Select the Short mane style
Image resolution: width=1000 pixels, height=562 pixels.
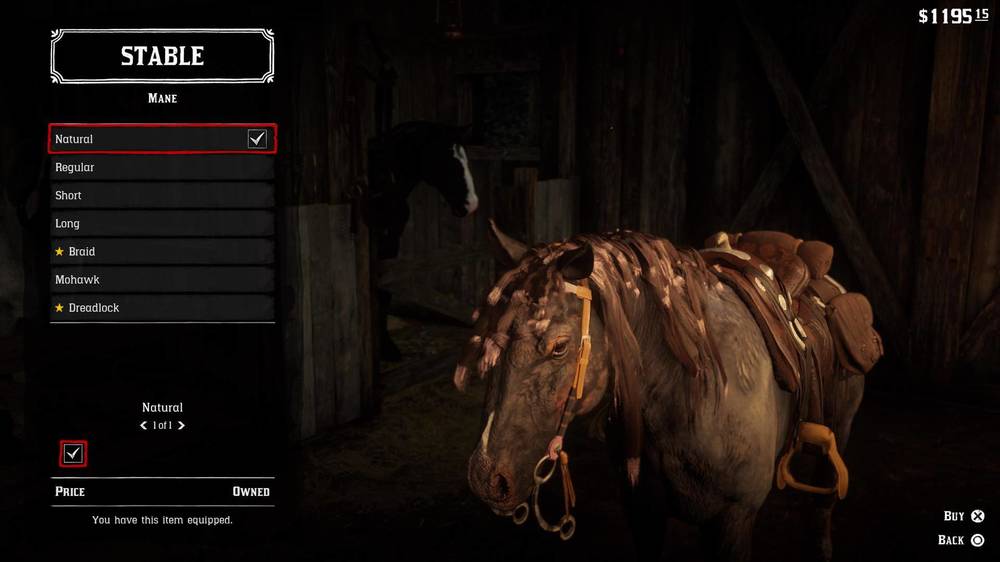pos(162,195)
